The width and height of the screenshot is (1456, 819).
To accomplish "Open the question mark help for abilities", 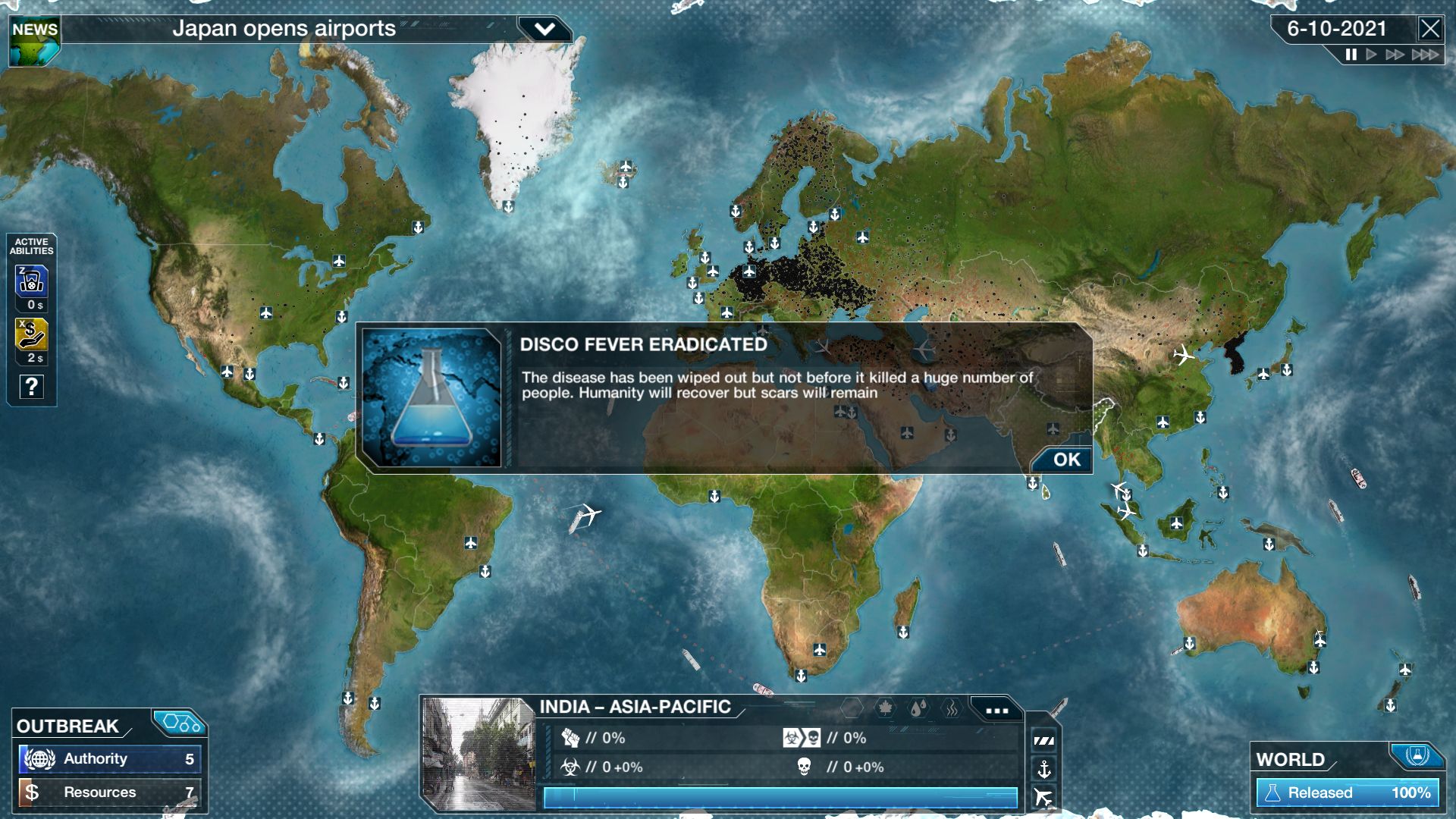I will 31,387.
